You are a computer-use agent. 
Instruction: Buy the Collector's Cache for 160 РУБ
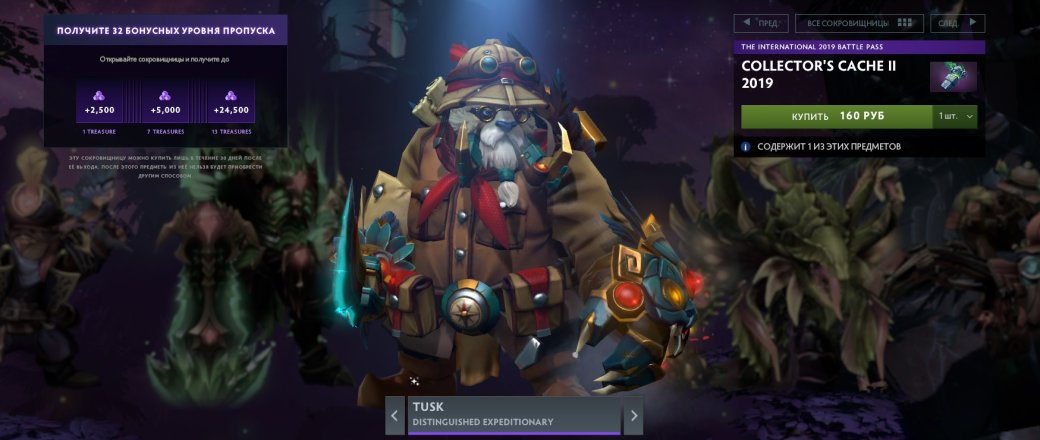[x=837, y=116]
